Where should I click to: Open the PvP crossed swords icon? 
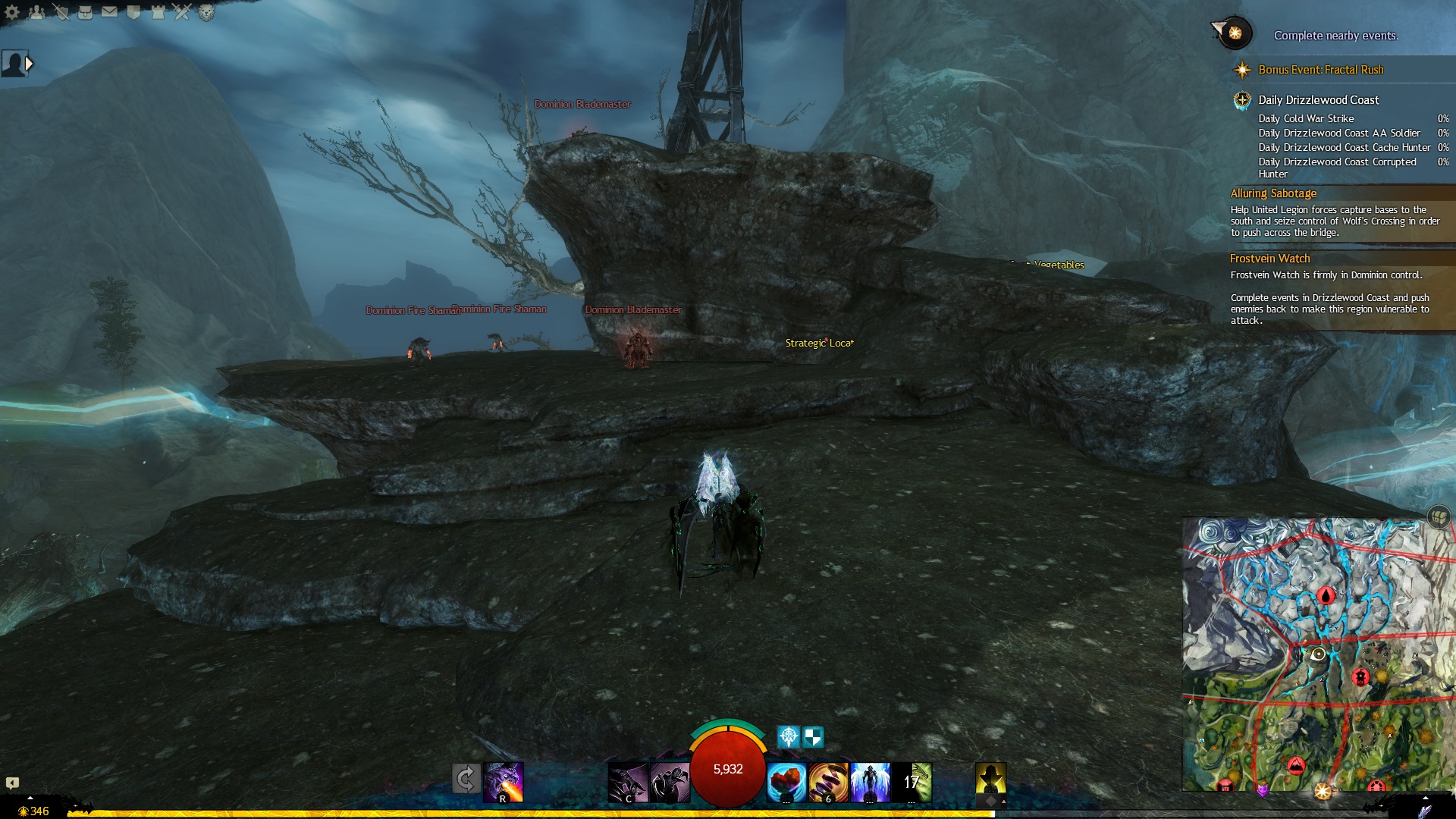point(182,12)
